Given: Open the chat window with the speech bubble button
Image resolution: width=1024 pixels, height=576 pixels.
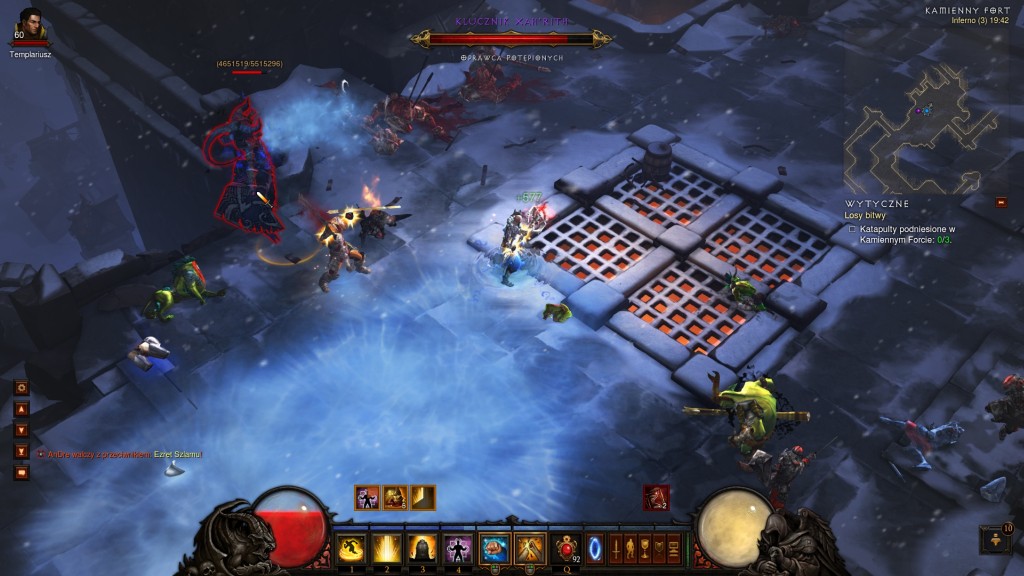Looking at the screenshot, I should click(x=21, y=472).
